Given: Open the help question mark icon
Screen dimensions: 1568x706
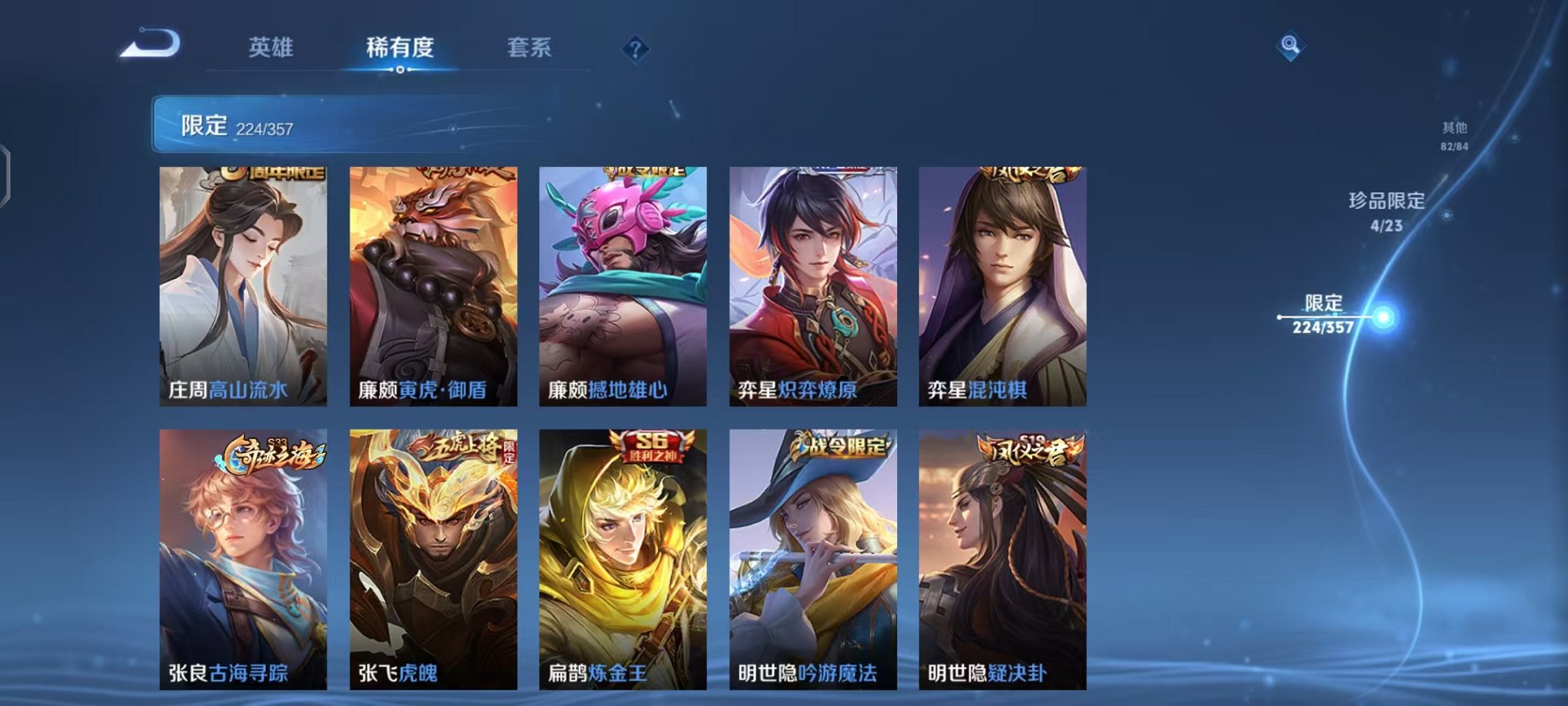Looking at the screenshot, I should [634, 49].
